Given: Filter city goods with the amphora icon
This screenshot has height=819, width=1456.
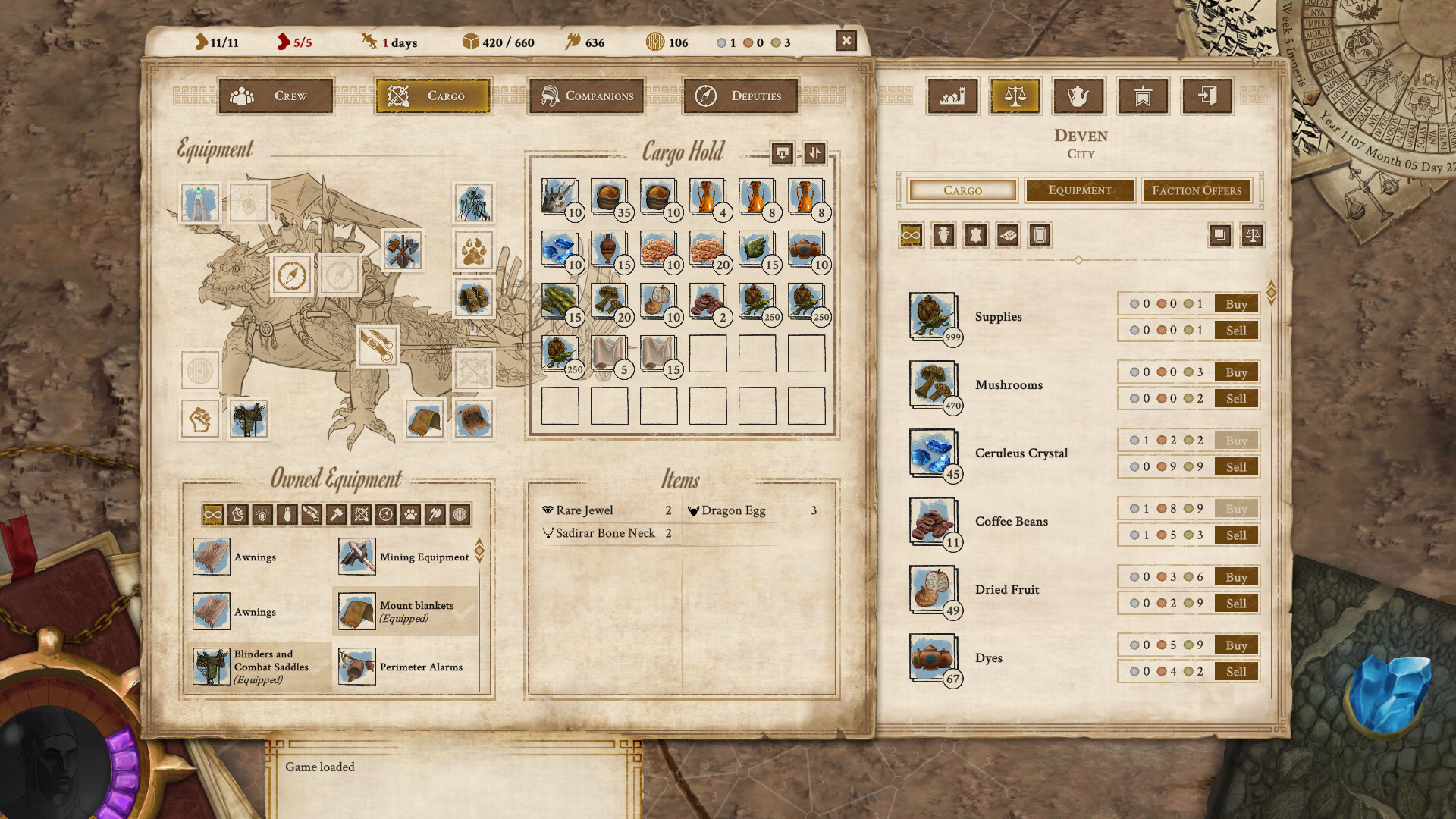Looking at the screenshot, I should [x=943, y=236].
